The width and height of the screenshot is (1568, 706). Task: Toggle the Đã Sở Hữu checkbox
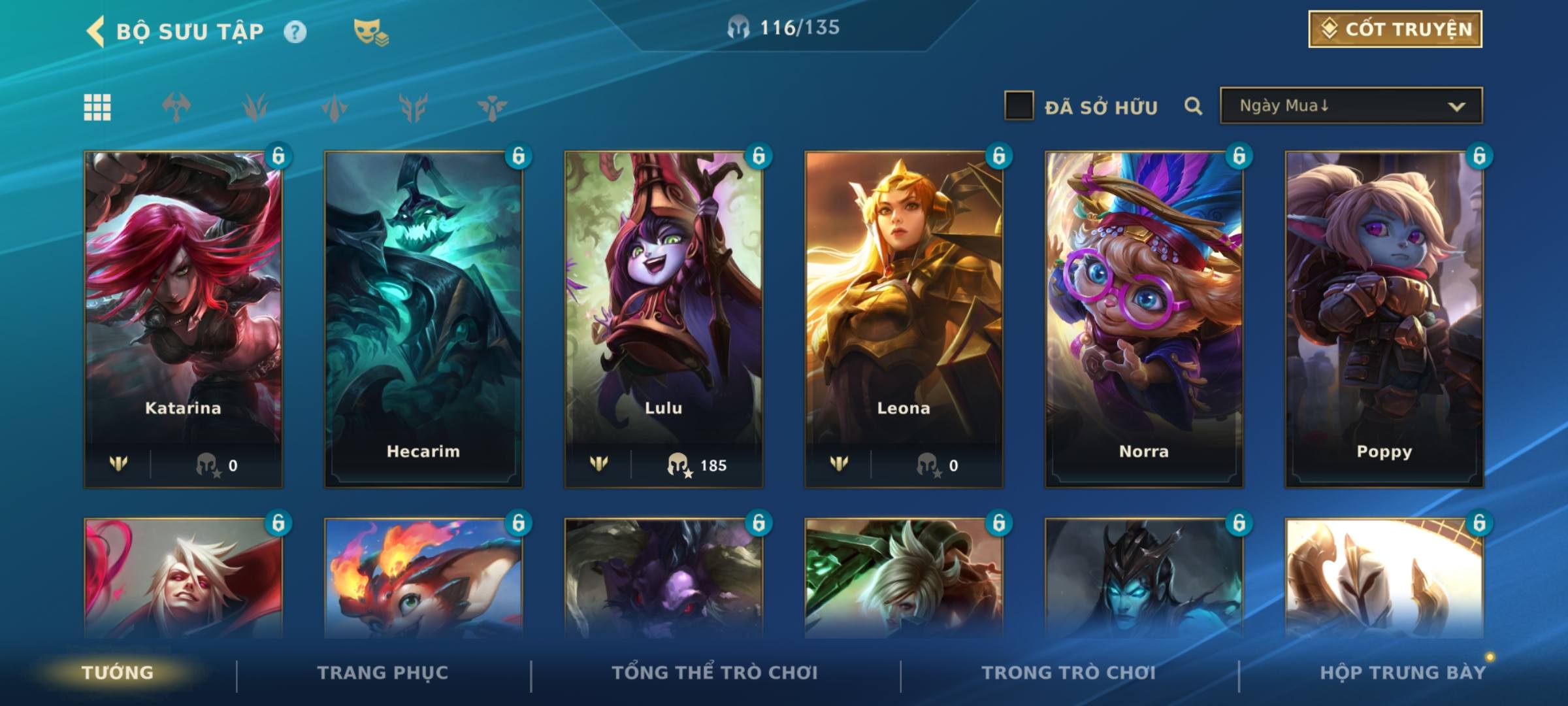point(1019,106)
